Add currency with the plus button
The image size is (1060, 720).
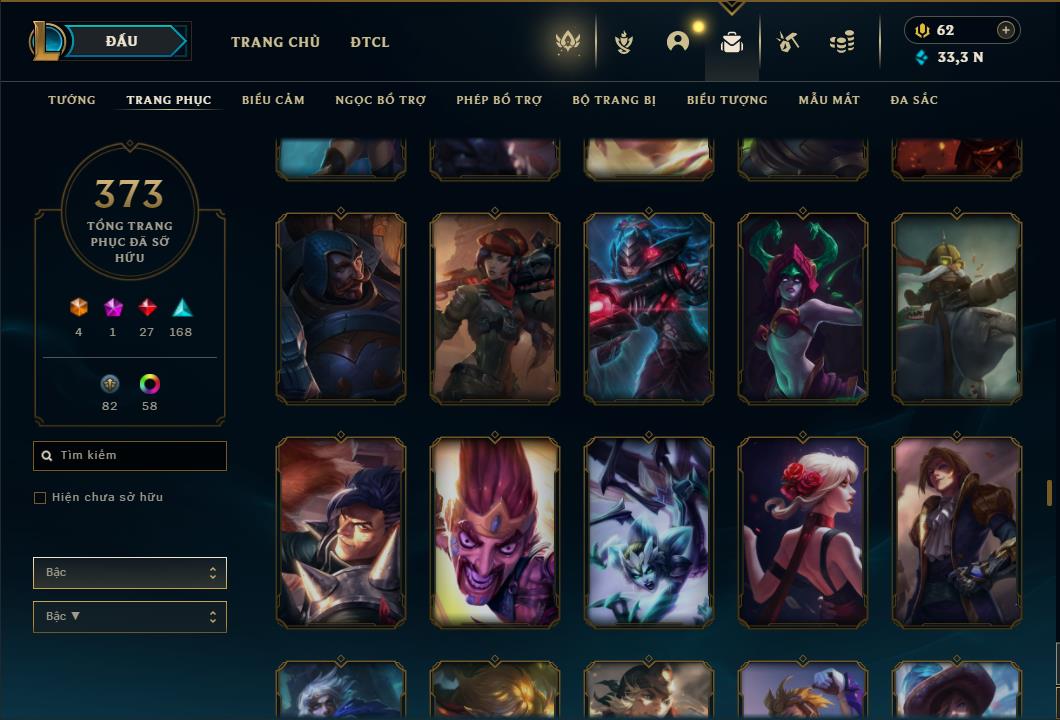(1006, 30)
